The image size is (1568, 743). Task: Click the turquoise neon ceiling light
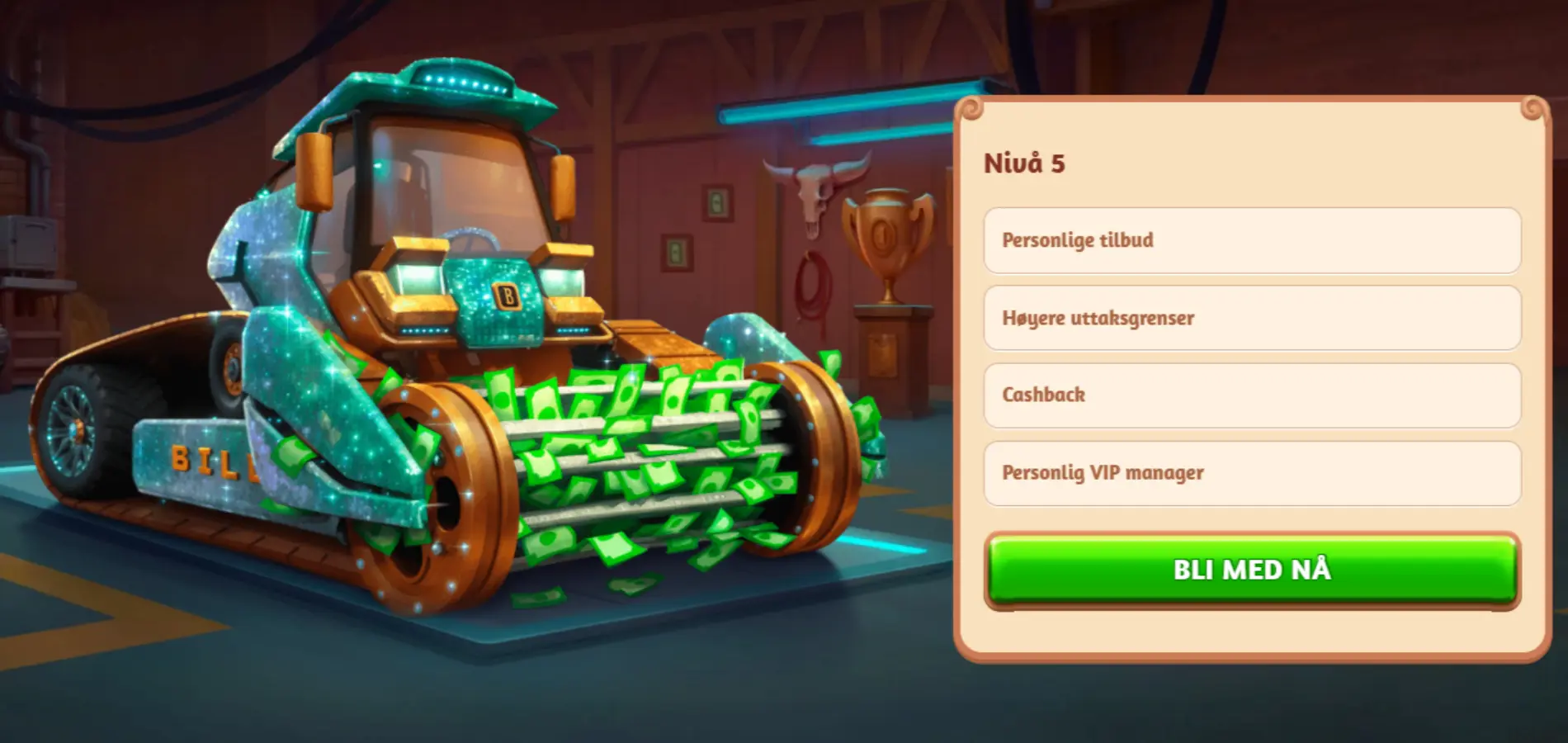point(825,109)
